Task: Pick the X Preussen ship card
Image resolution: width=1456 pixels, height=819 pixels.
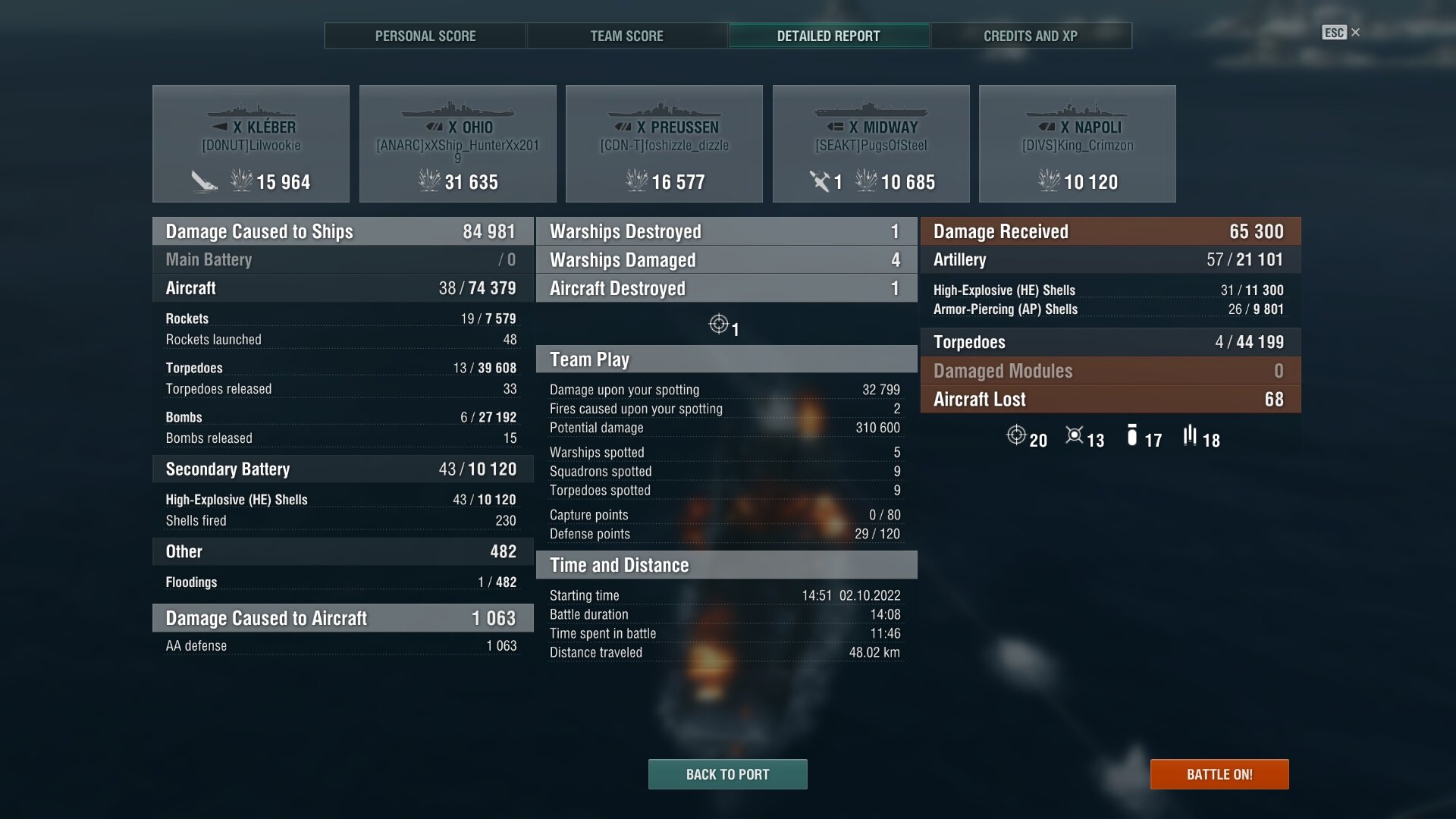Action: coord(664,143)
